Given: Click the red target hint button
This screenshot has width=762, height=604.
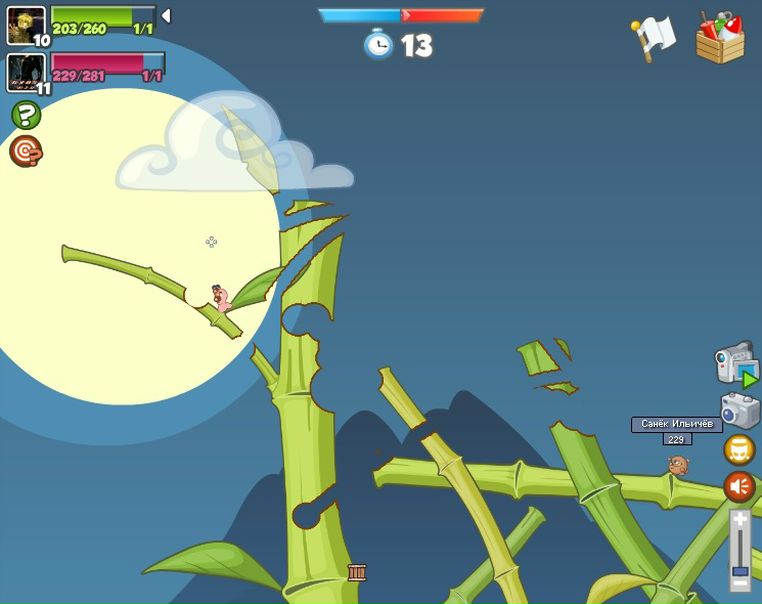Looking at the screenshot, I should click(26, 151).
